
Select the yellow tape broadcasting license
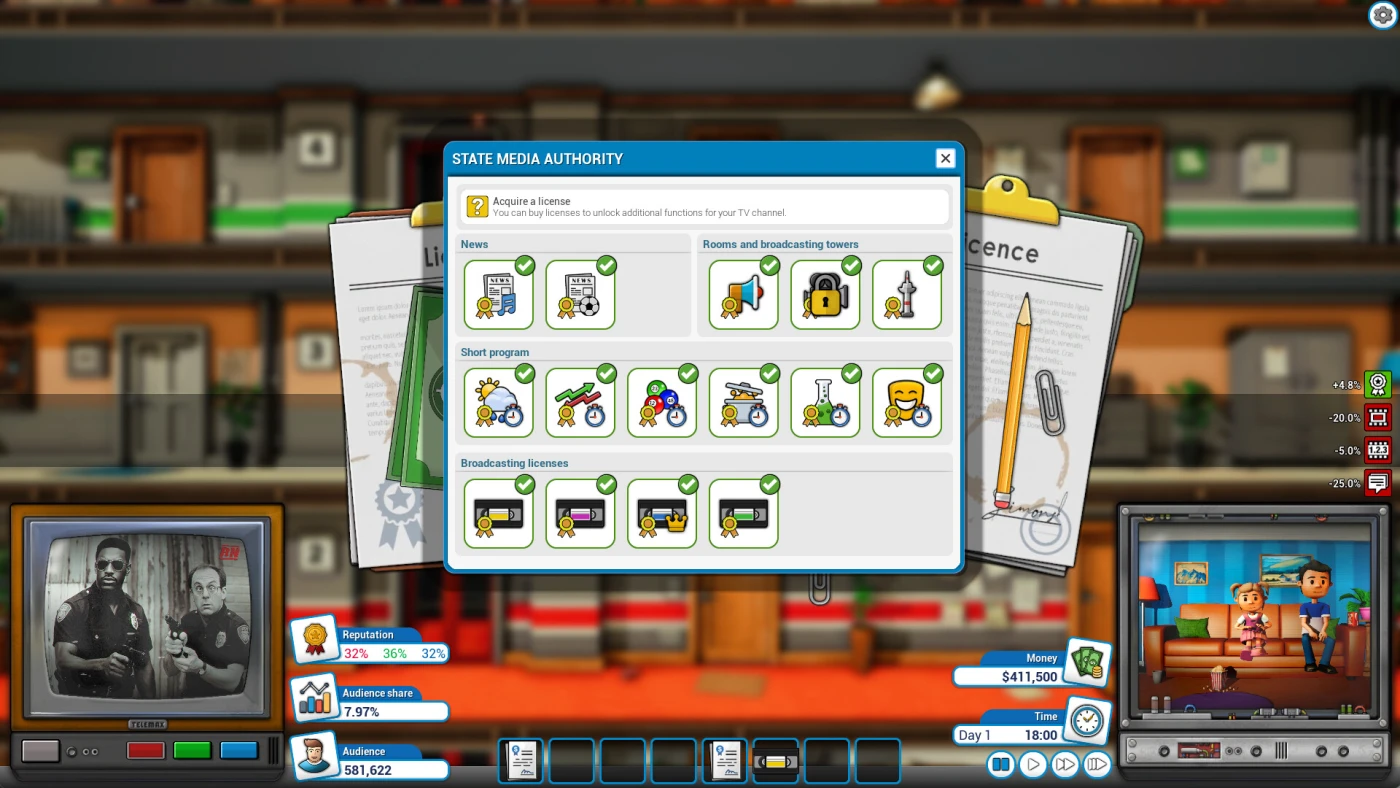pos(498,513)
